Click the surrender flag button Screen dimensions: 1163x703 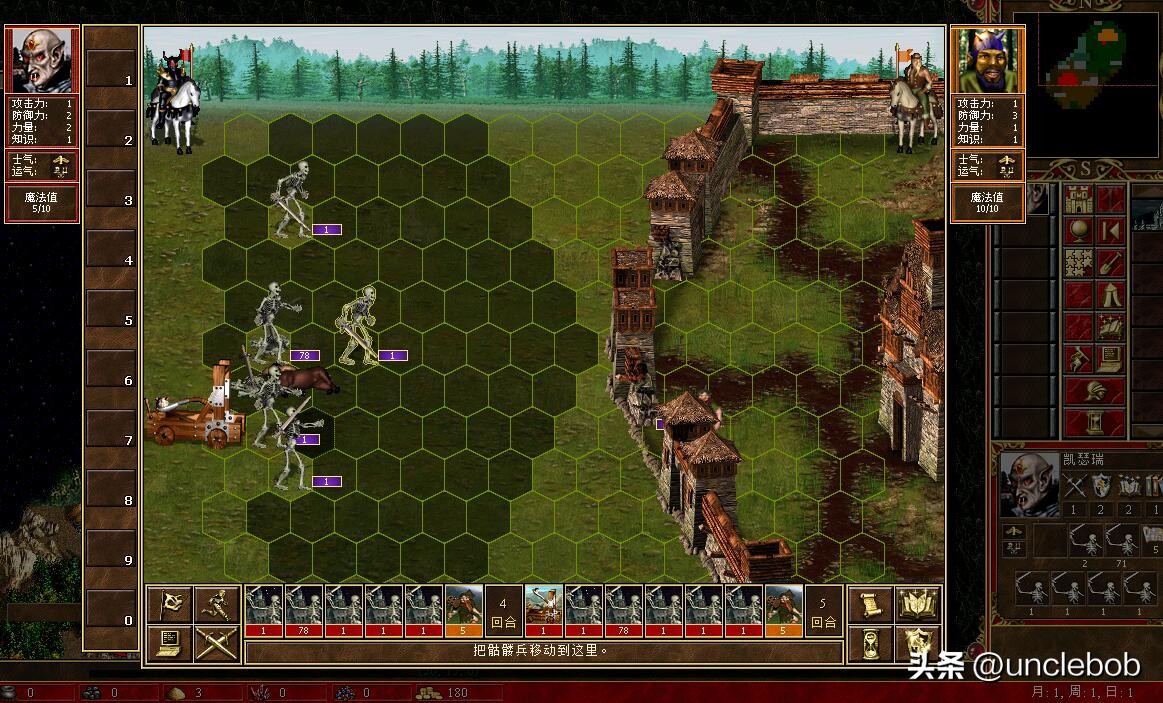pyautogui.click(x=170, y=604)
